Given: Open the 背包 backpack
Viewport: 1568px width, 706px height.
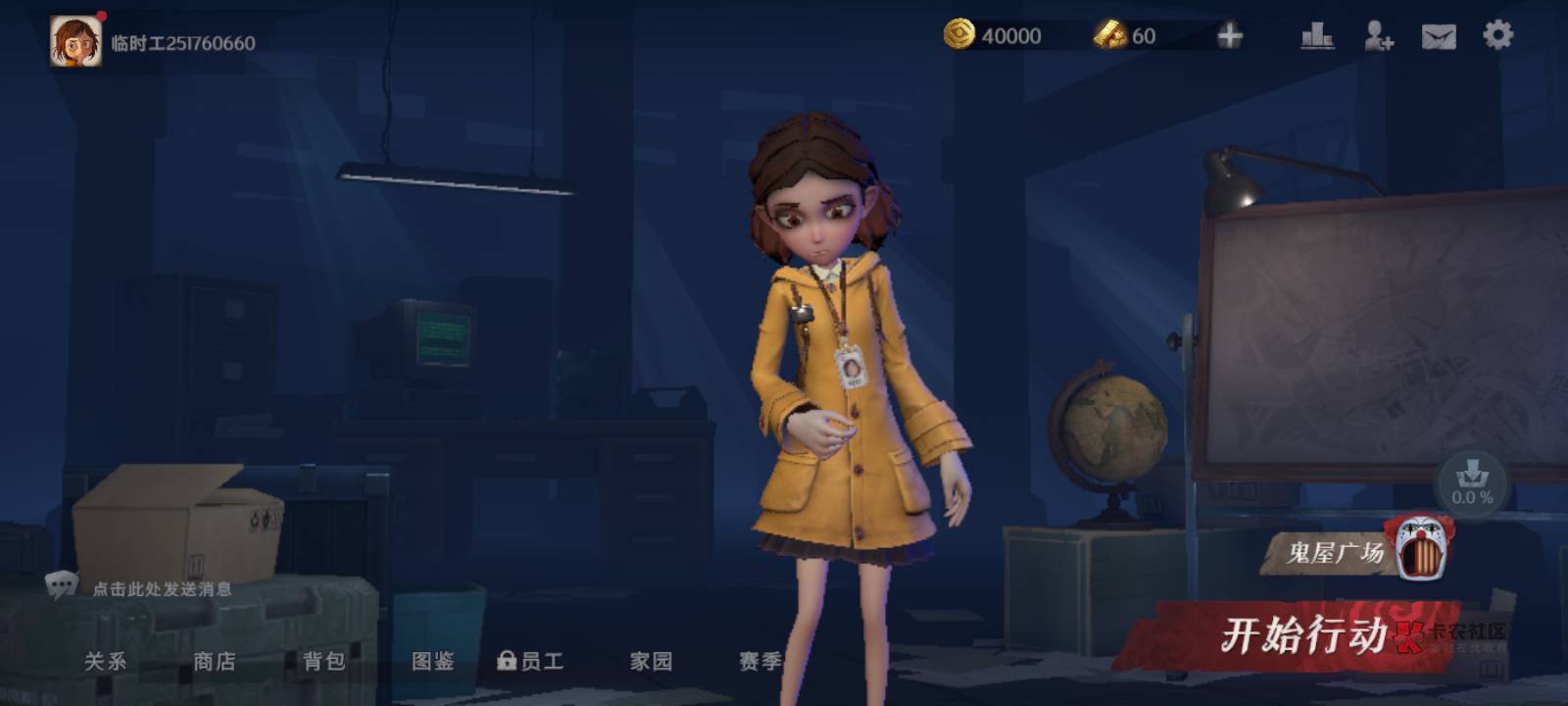Looking at the screenshot, I should click(x=324, y=661).
